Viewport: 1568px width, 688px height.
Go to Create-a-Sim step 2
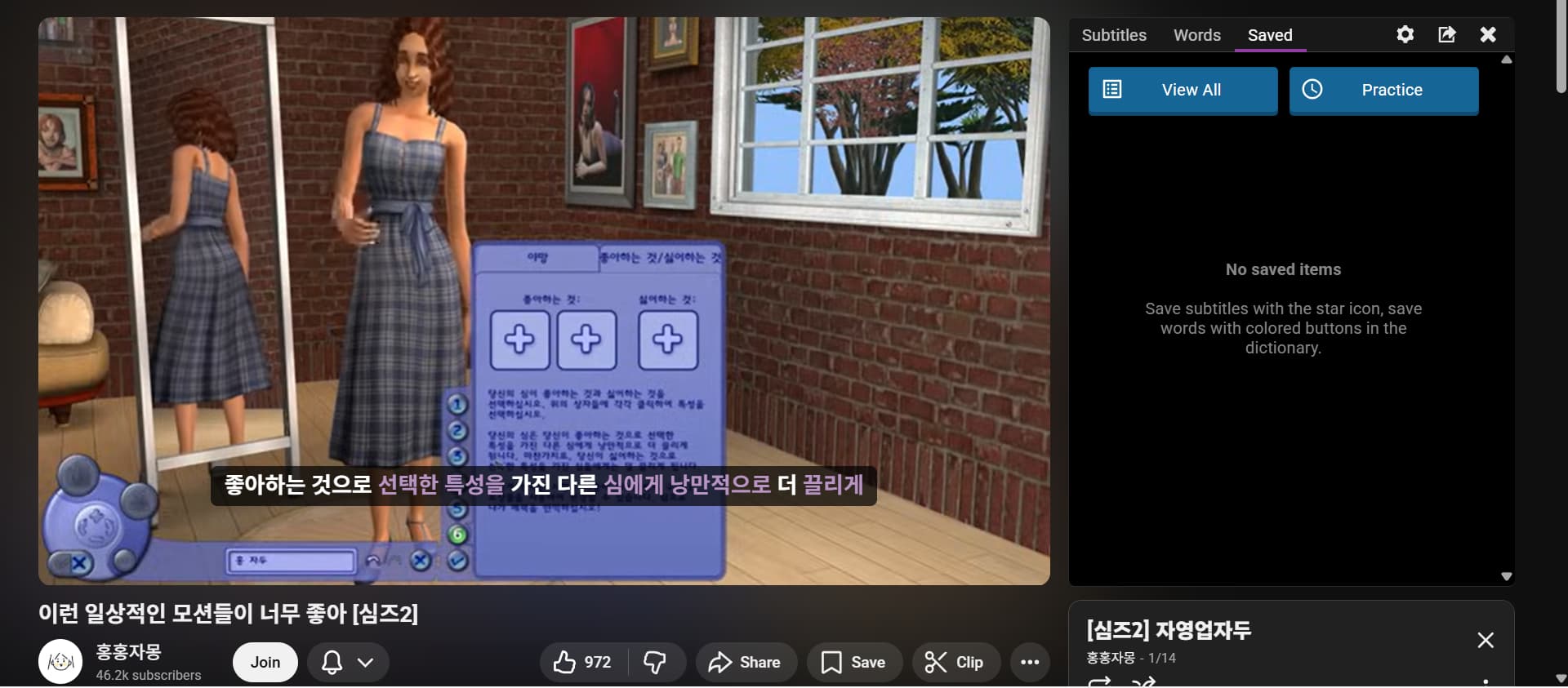[457, 431]
